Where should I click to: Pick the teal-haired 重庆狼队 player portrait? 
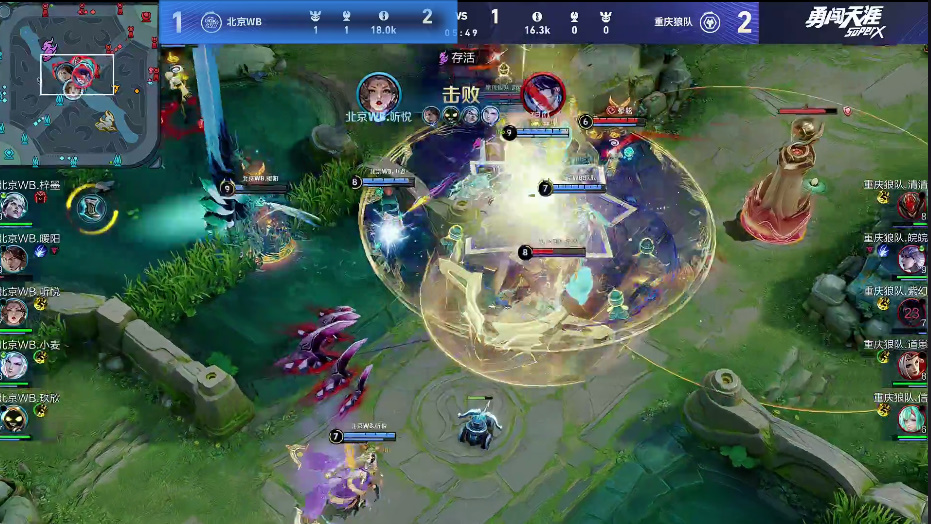pos(912,418)
